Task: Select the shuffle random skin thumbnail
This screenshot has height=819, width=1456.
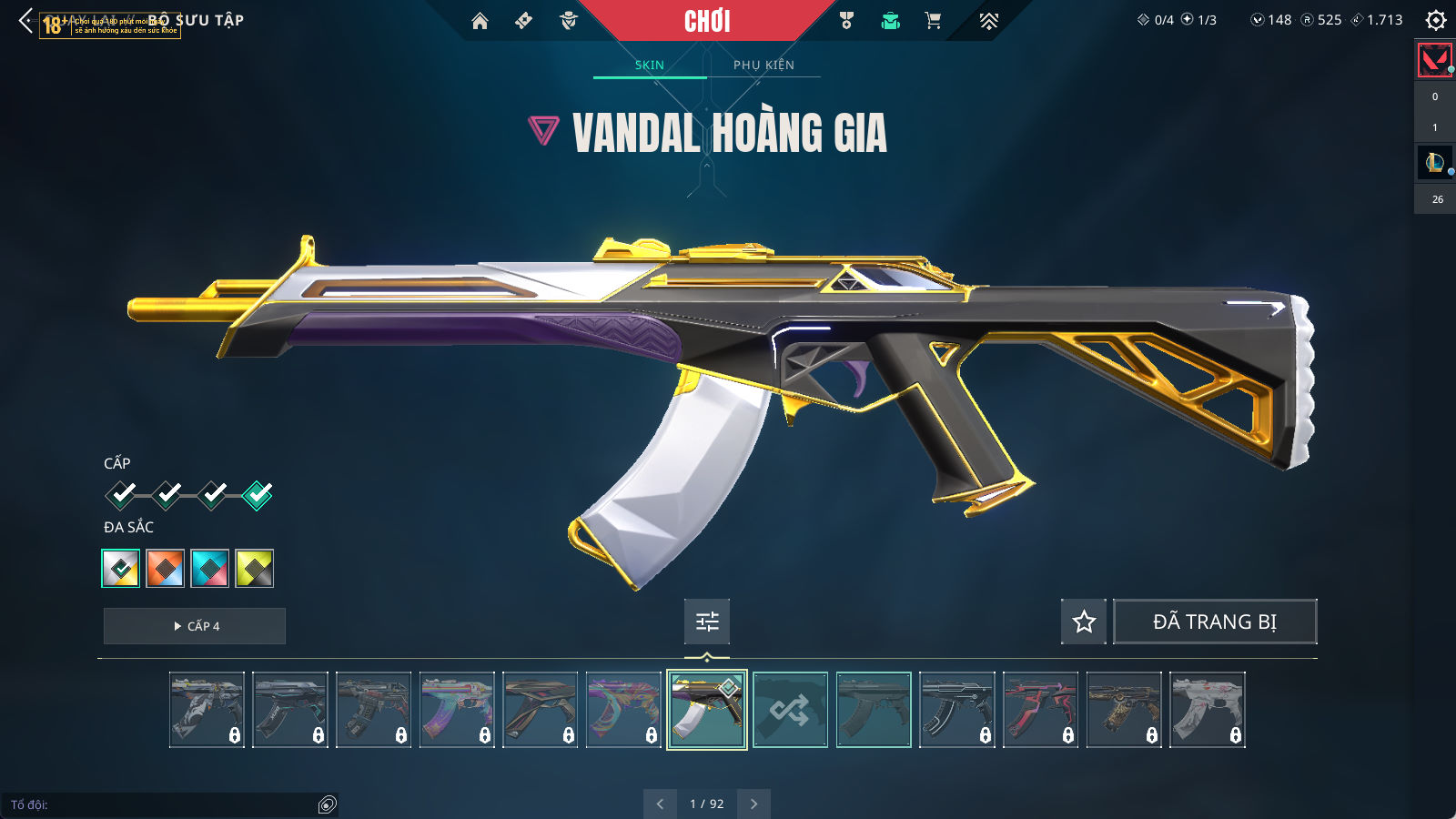Action: [790, 710]
